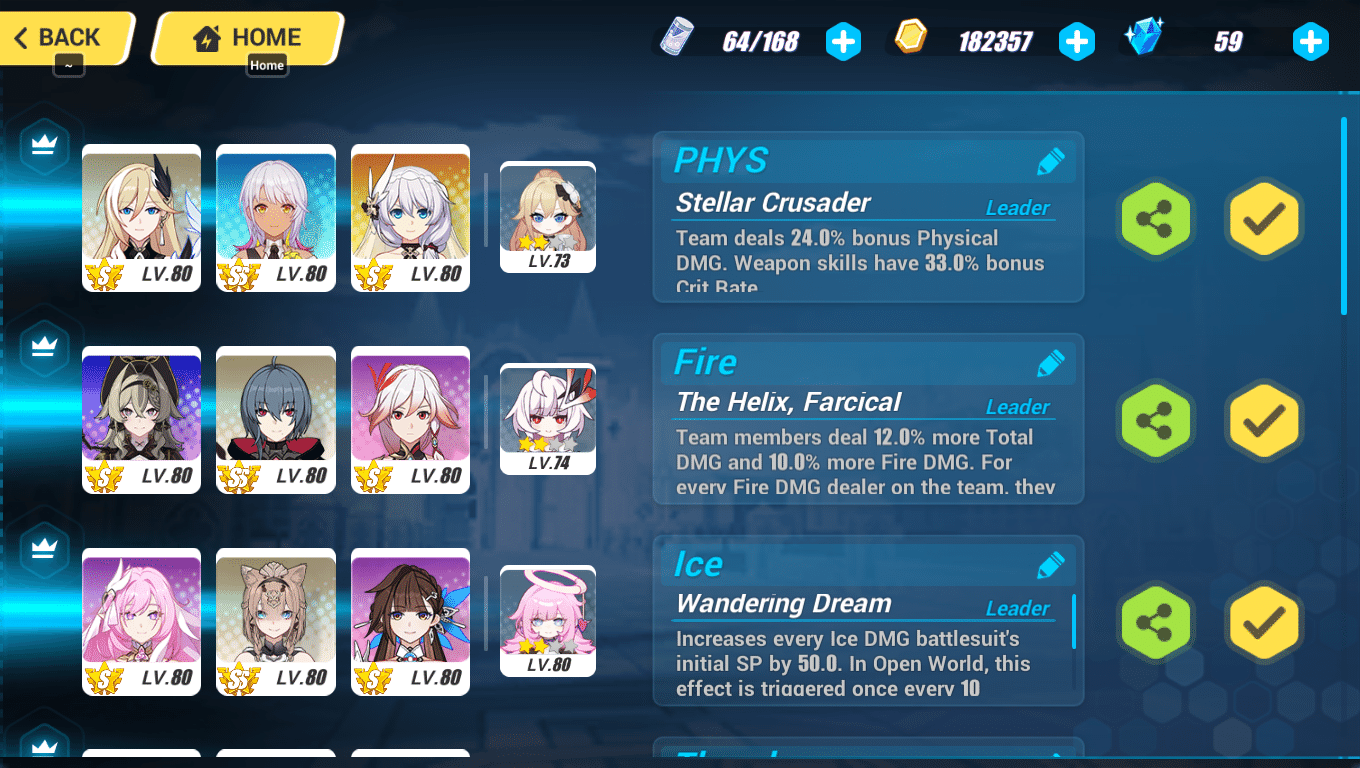Confirm the PHYS team with the checkmark

1263,219
